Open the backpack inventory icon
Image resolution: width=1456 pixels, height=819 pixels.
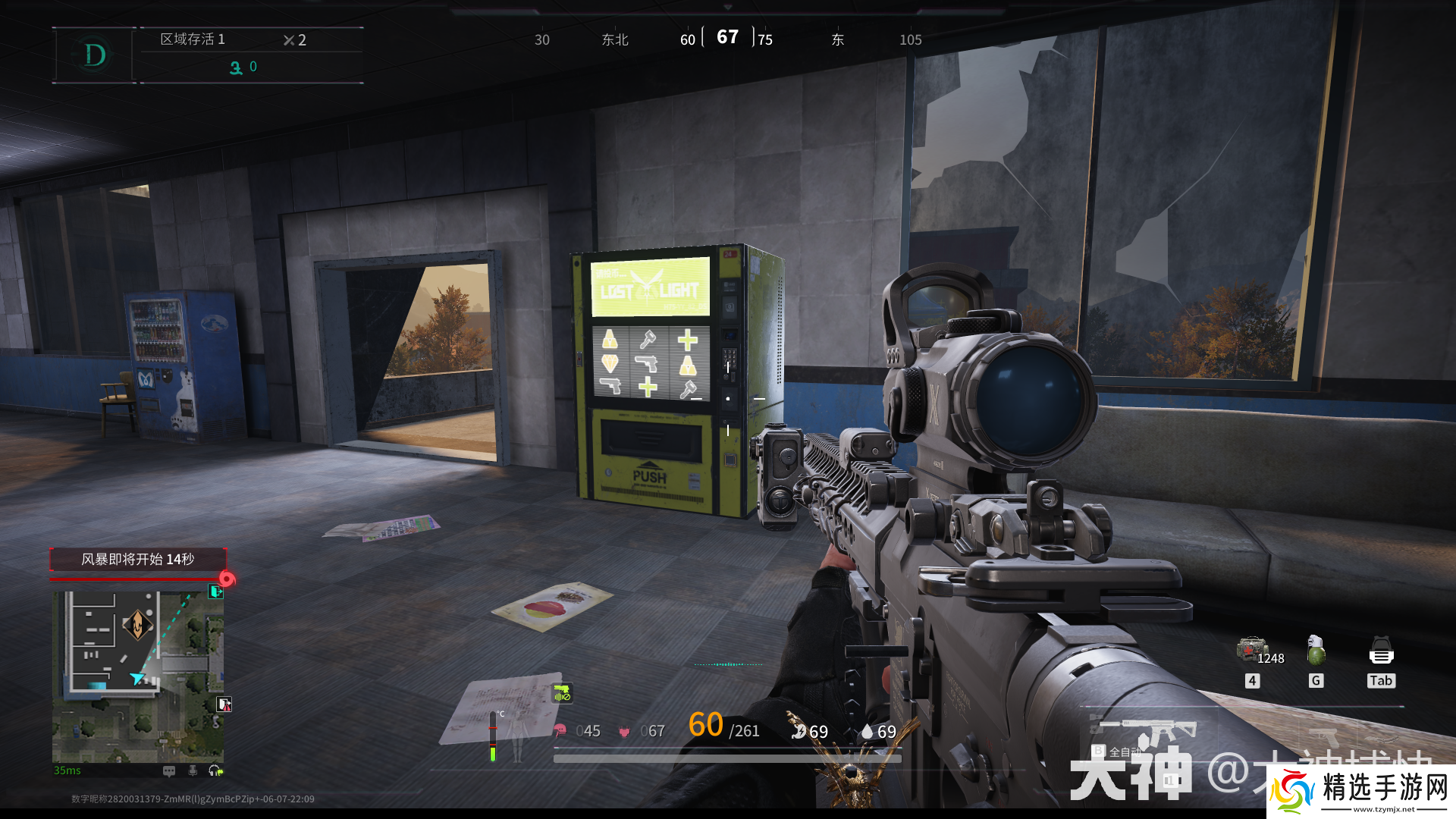1381,651
